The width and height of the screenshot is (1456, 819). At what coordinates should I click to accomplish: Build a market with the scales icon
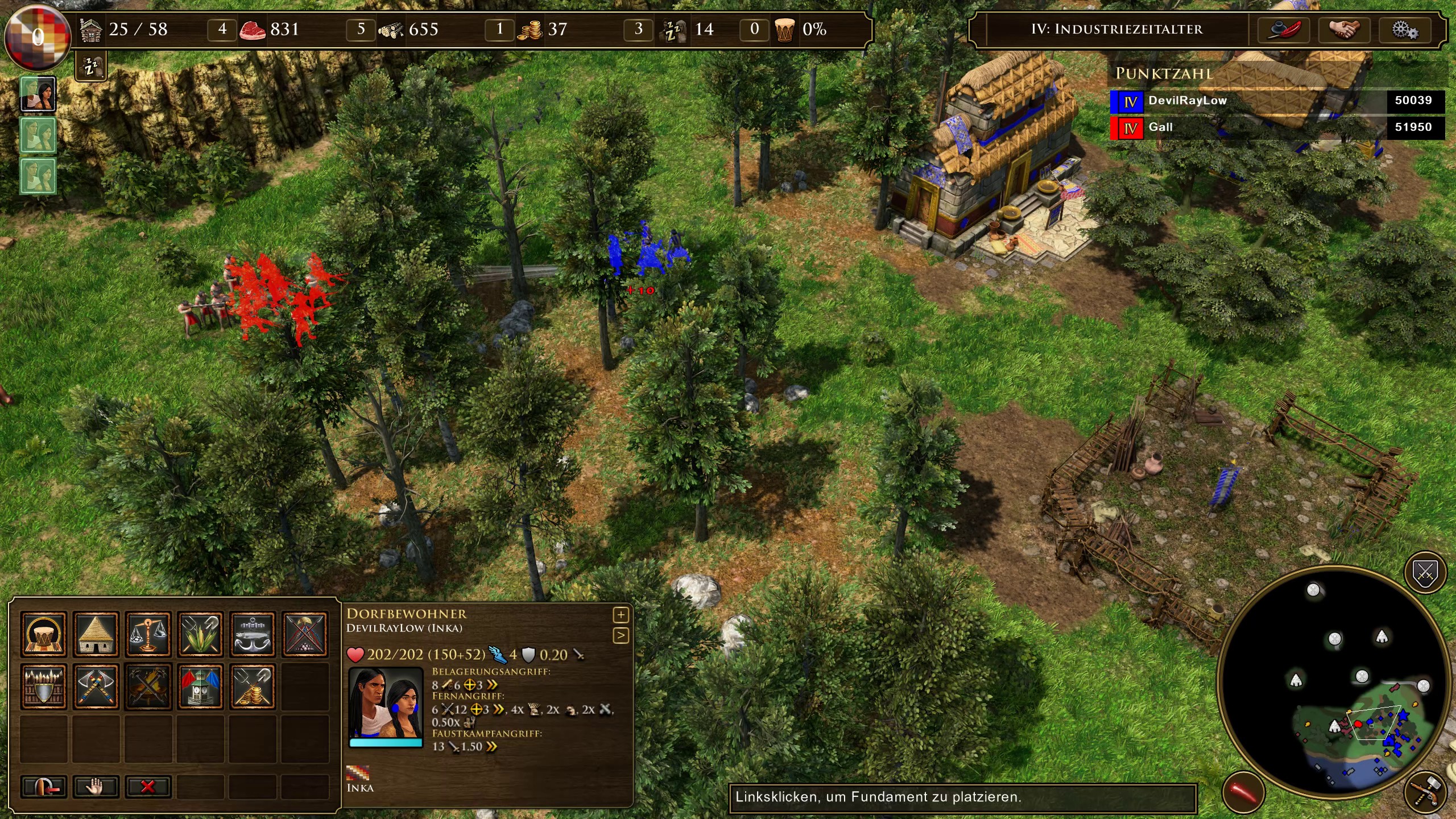tap(148, 634)
